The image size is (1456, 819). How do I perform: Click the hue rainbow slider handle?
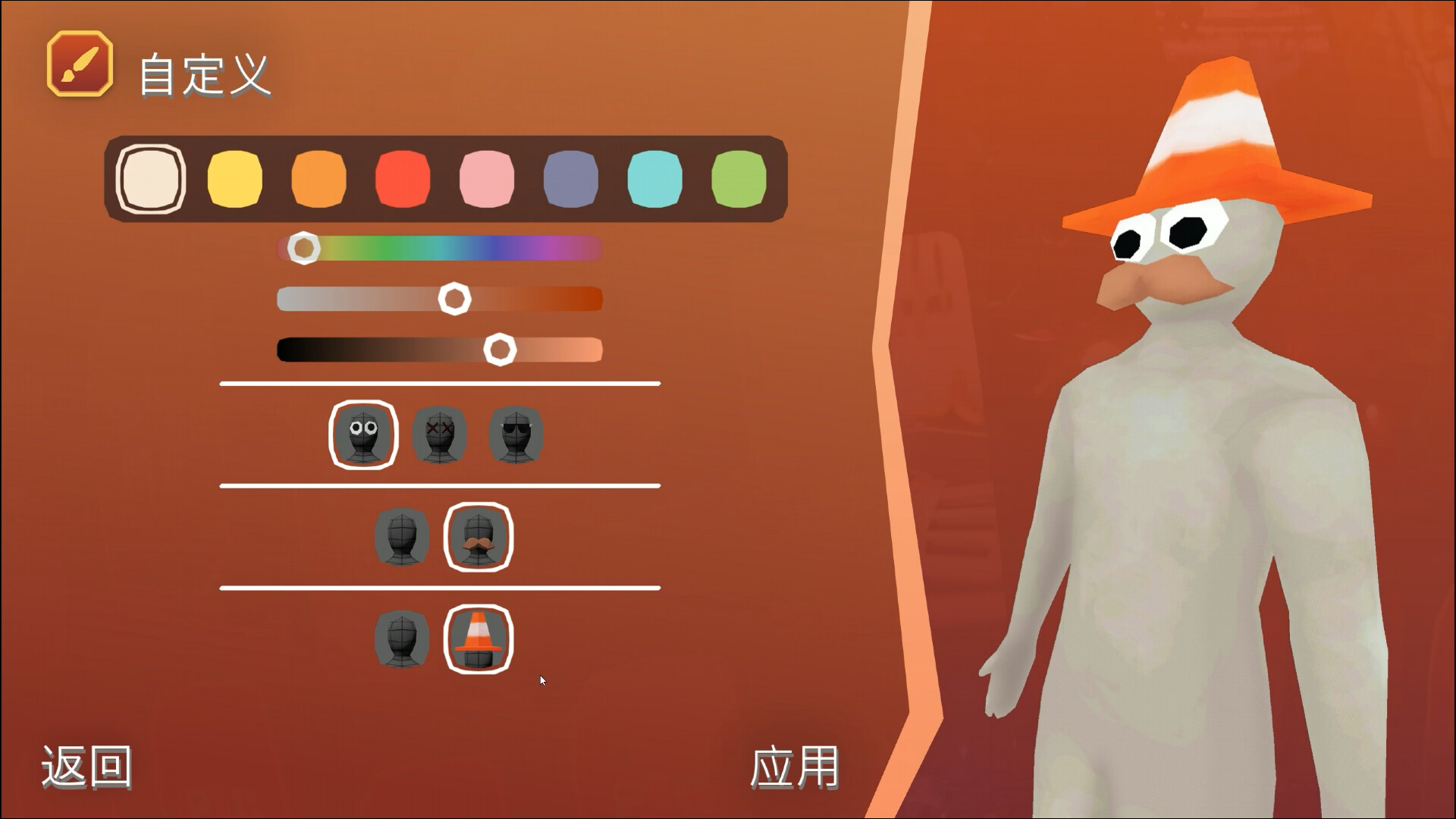pos(303,247)
